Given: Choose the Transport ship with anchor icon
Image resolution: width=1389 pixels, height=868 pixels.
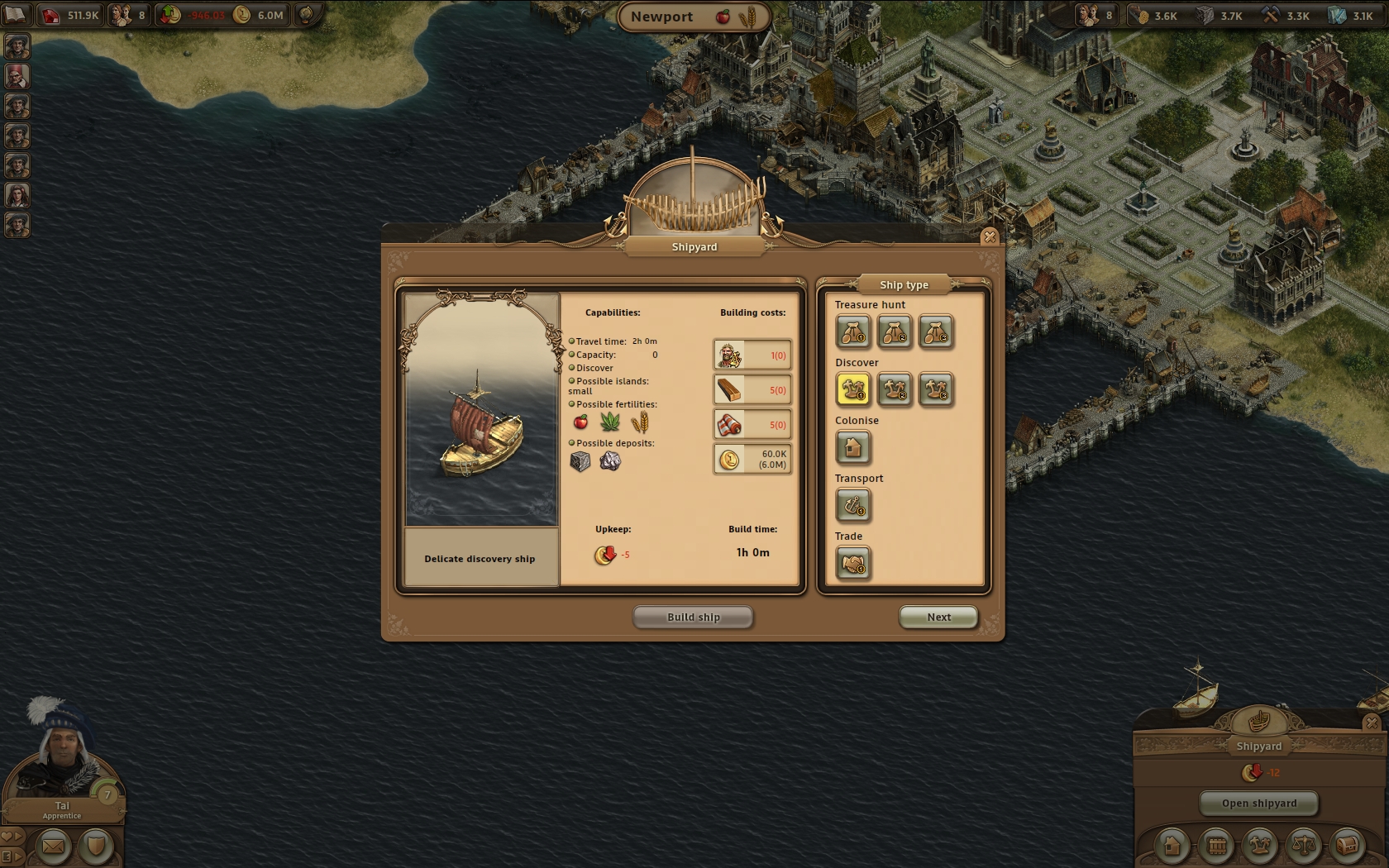Looking at the screenshot, I should [853, 505].
